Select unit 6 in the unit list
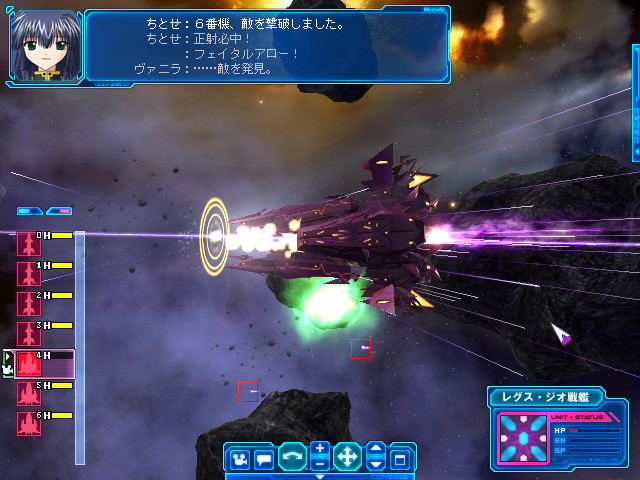This screenshot has height=480, width=640. [x=28, y=424]
